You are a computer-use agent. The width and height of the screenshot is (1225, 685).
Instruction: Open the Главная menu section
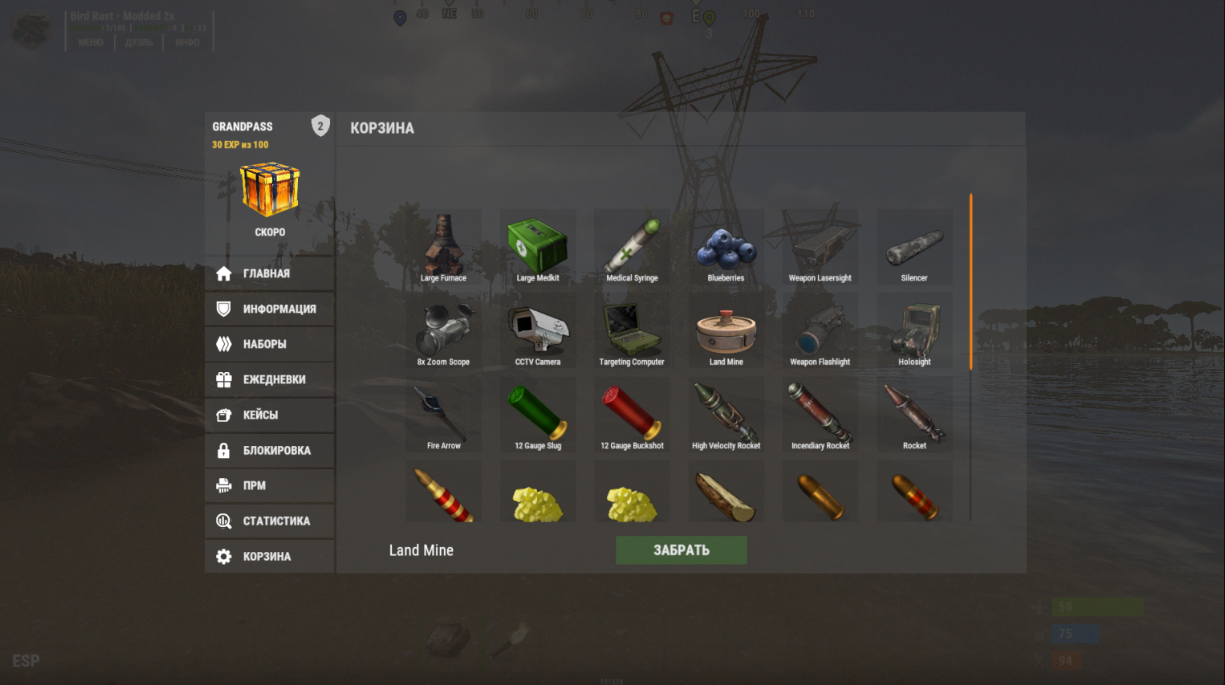(268, 273)
